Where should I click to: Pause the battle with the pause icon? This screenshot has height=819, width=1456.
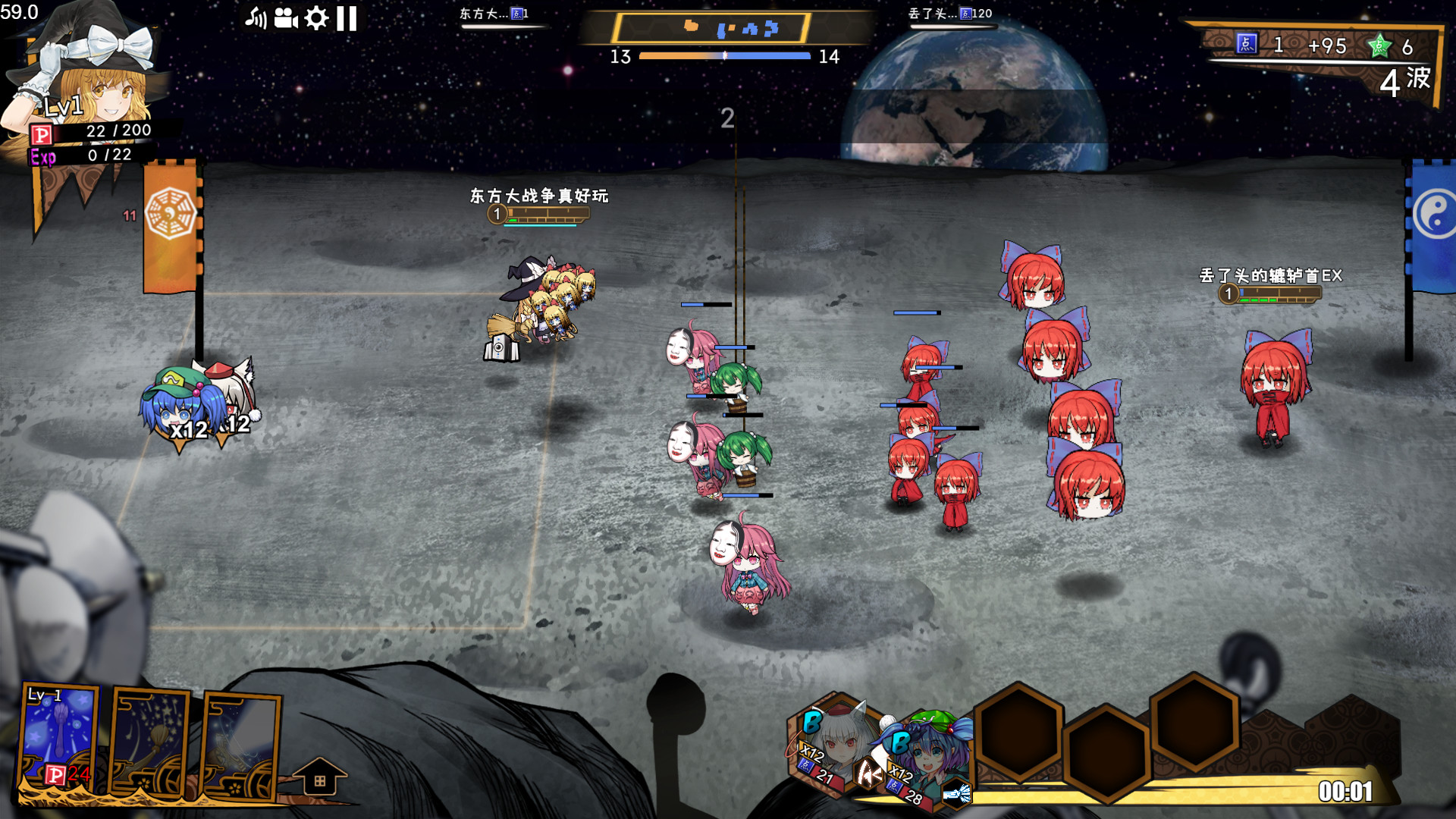(x=347, y=17)
